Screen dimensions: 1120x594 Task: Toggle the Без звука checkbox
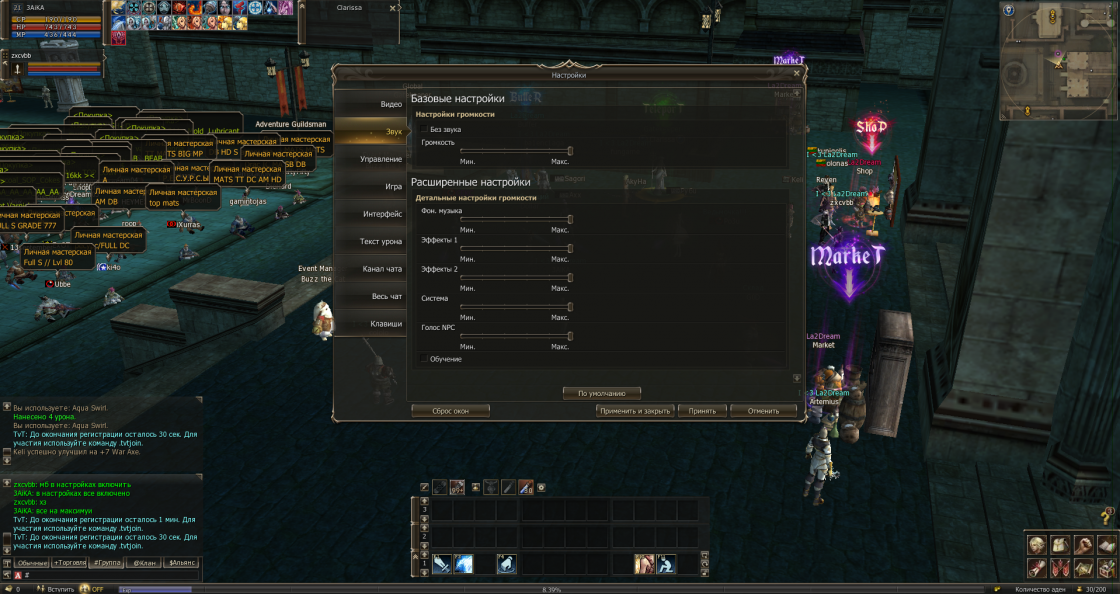424,130
